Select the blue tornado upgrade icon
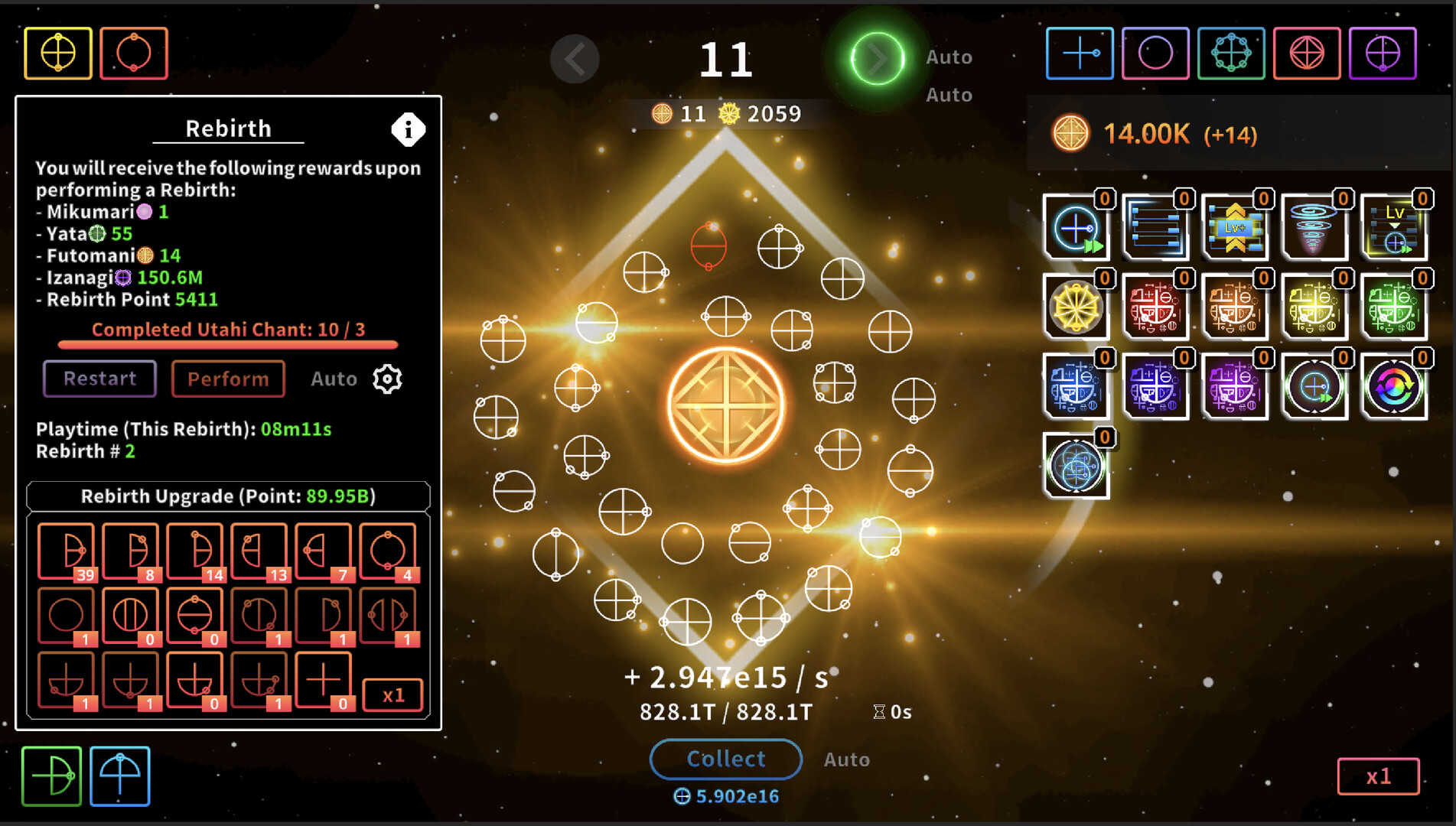 click(1314, 227)
